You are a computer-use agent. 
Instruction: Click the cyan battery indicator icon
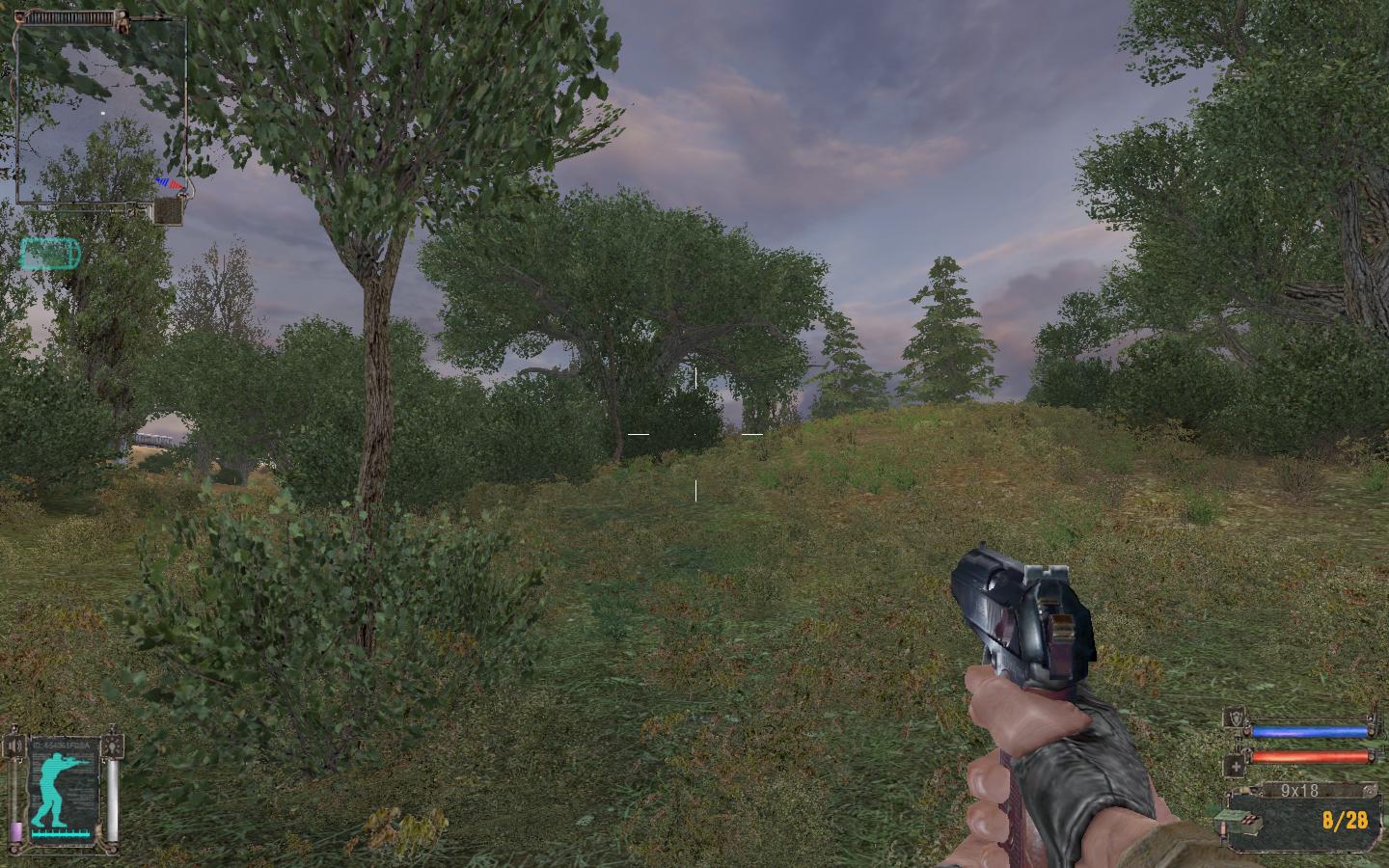[x=50, y=254]
